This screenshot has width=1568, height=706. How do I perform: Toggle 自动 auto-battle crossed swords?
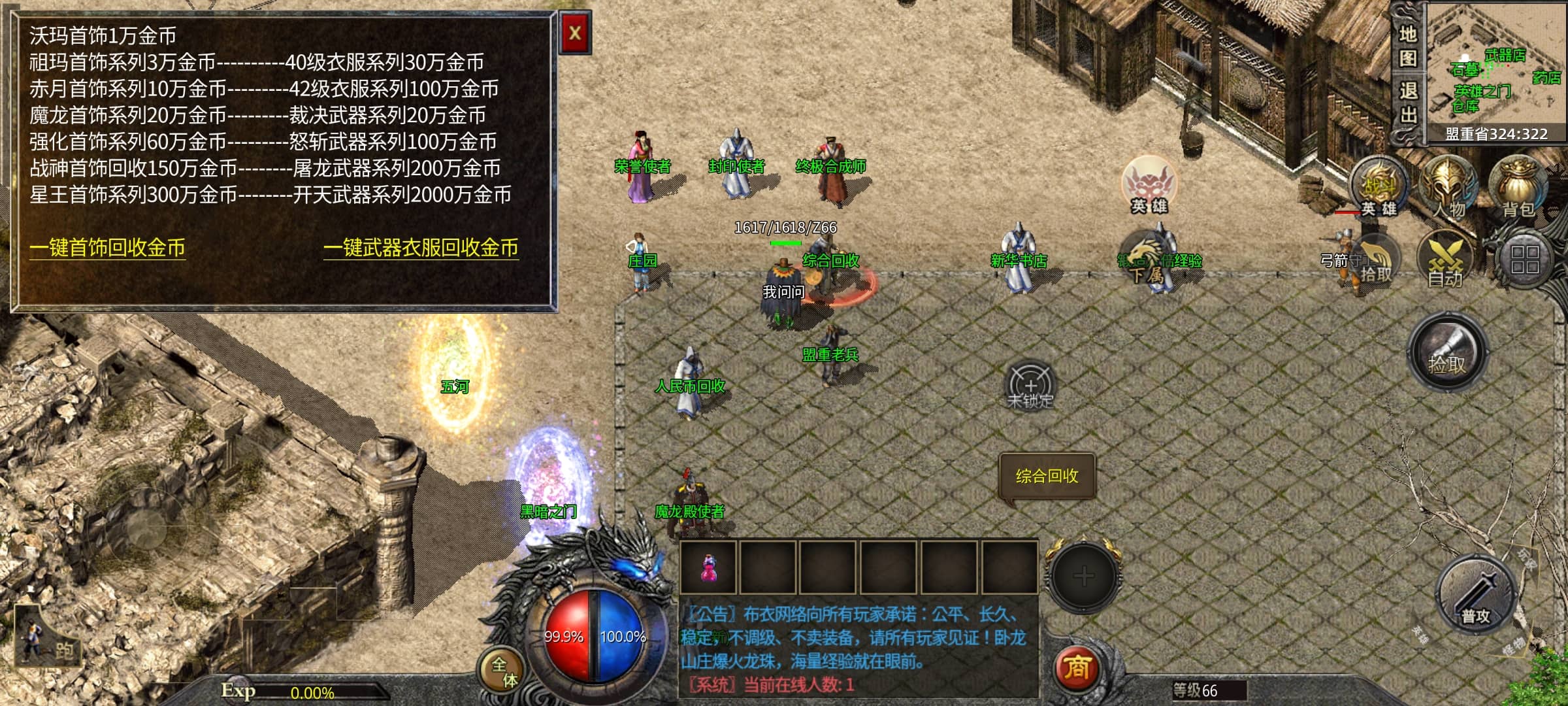point(1445,261)
